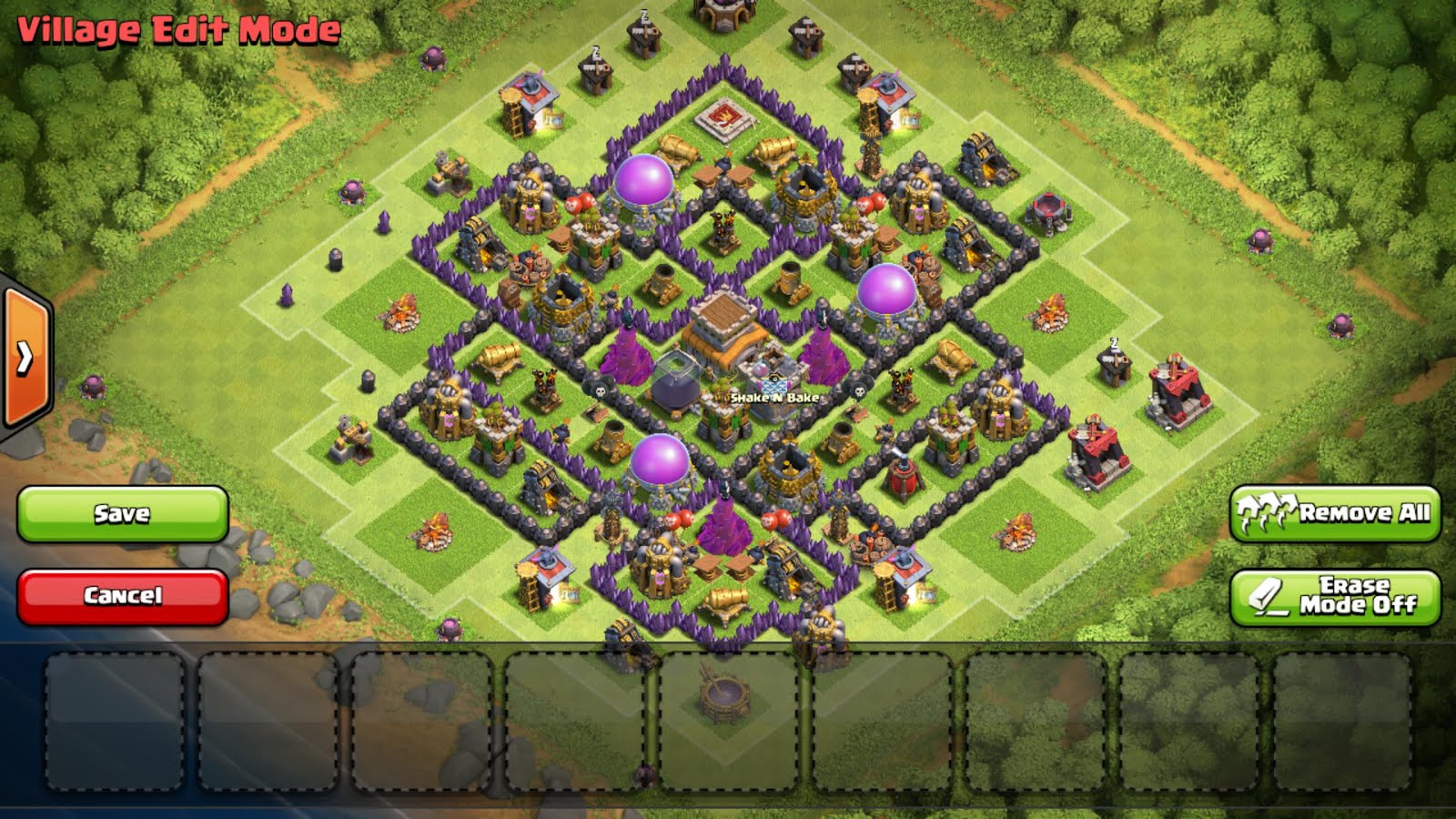Expand the left side panel with the arrow tab

pyautogui.click(x=23, y=355)
